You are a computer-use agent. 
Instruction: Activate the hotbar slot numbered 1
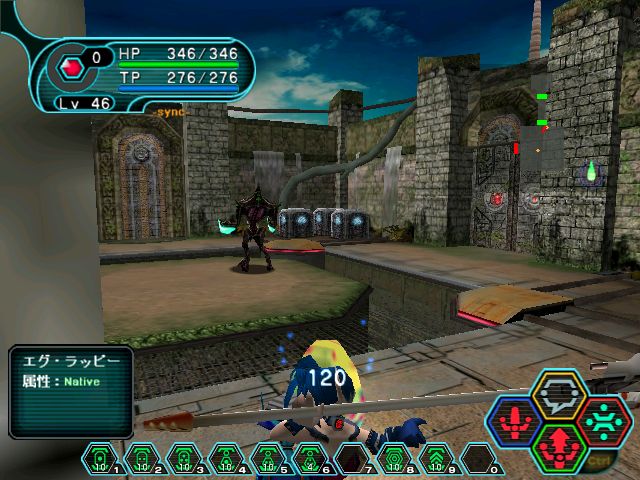100,458
